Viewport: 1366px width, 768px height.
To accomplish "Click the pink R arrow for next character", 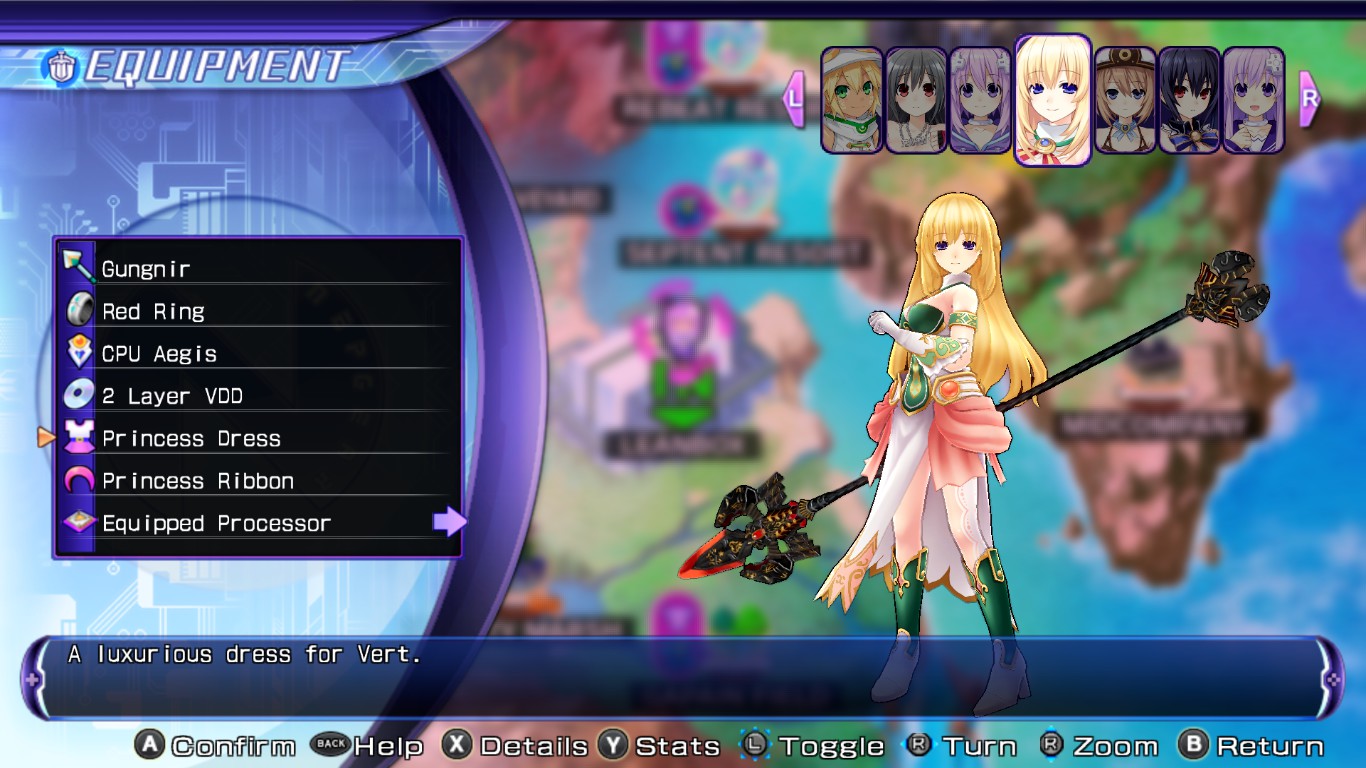I will tap(1309, 99).
